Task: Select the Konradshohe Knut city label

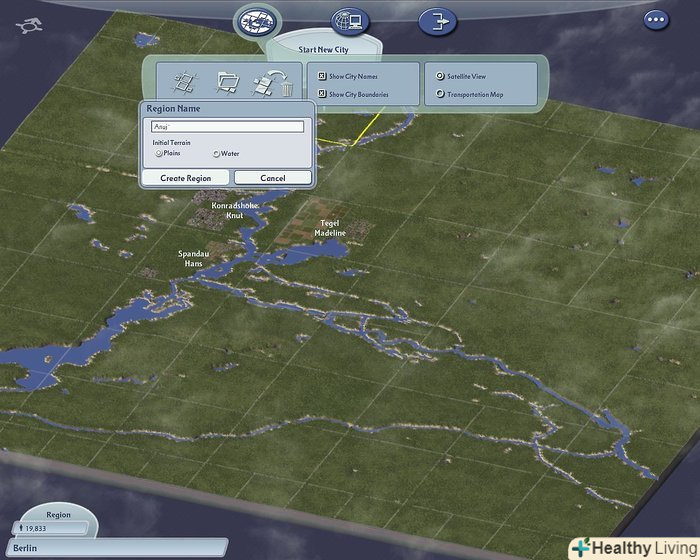Action: click(x=235, y=210)
